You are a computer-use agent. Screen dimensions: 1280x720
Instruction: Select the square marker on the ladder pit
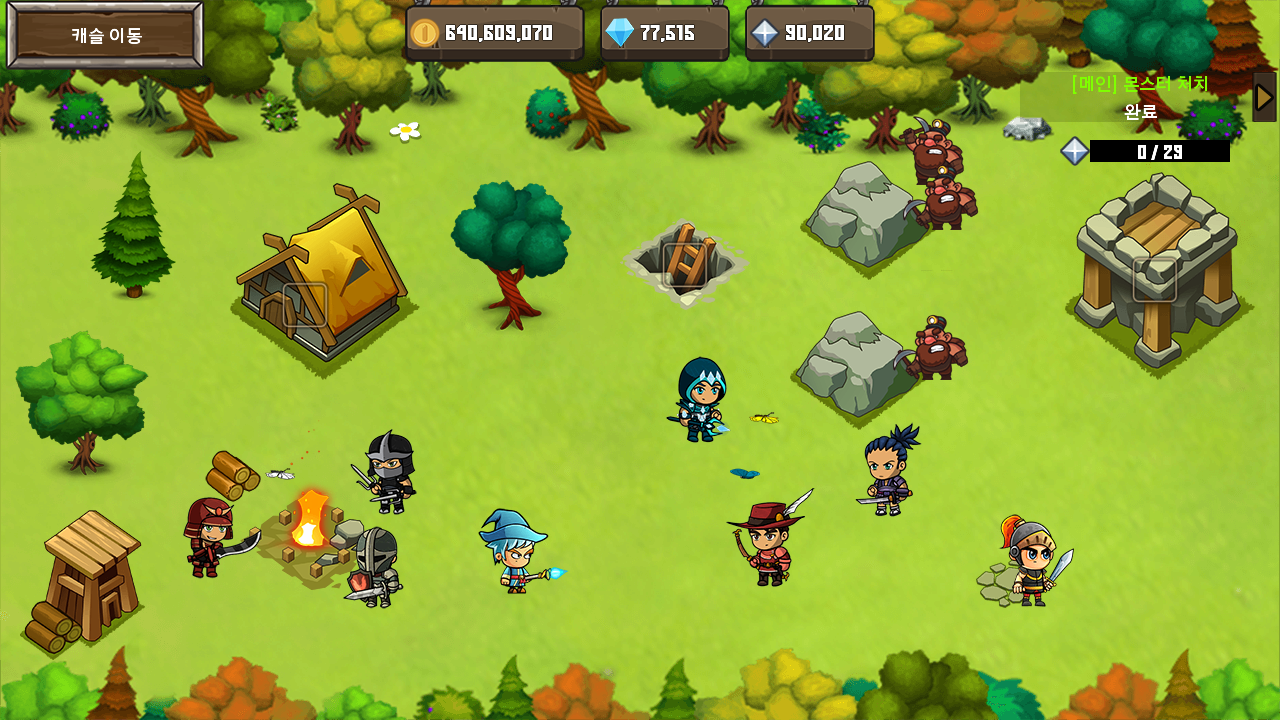(685, 265)
